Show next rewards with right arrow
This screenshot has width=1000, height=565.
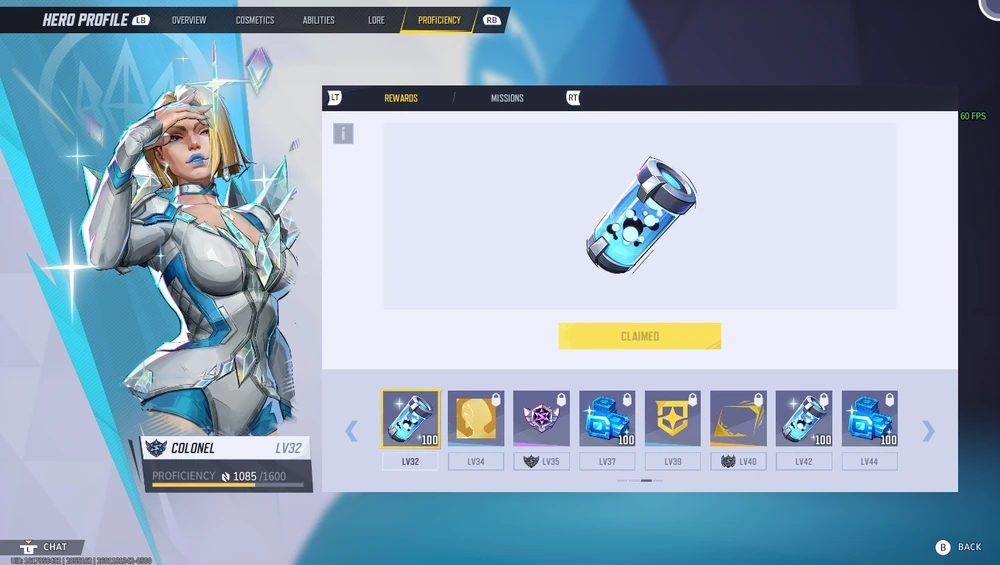[929, 431]
